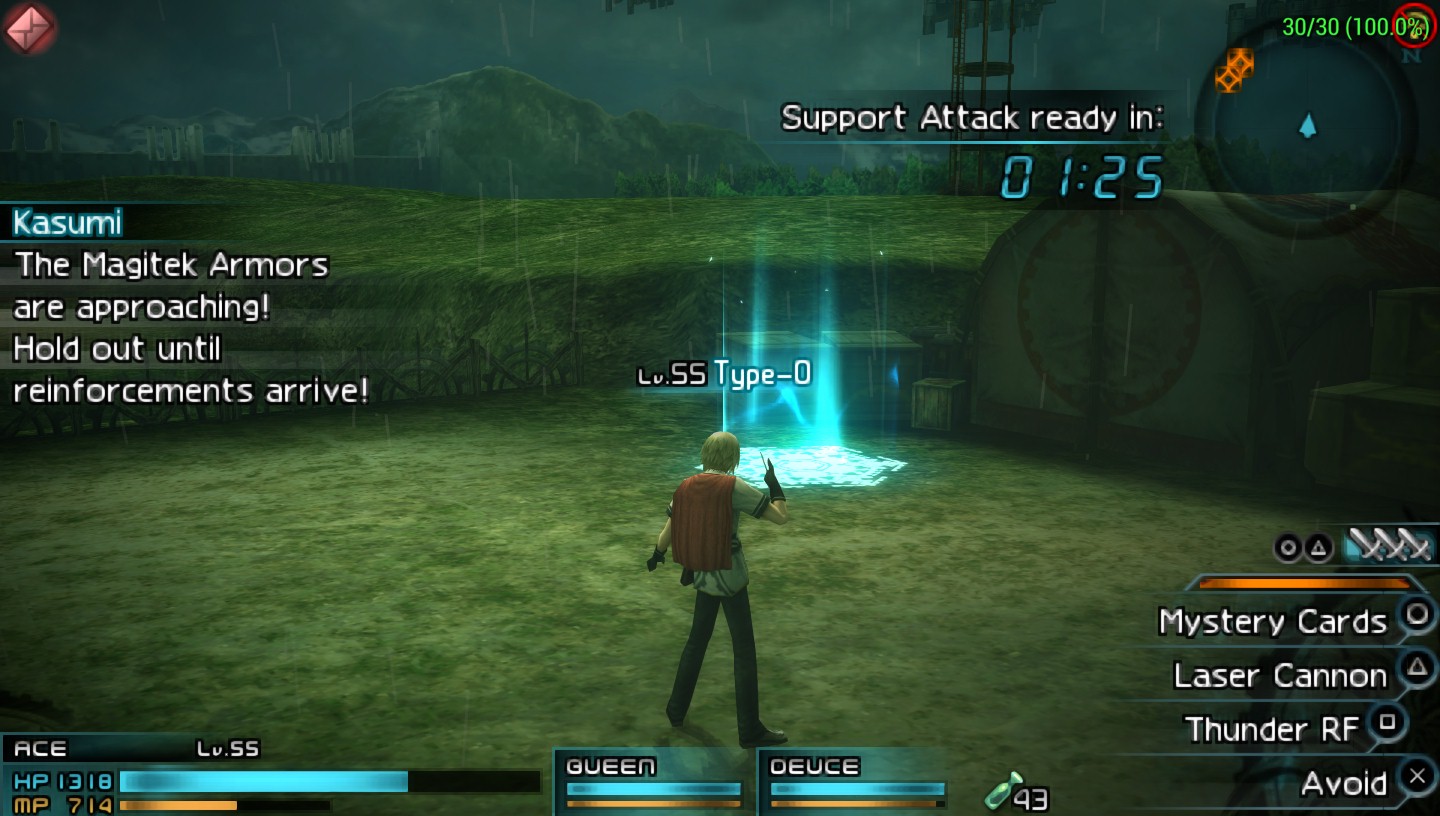This screenshot has width=1440, height=816.
Task: Open the red crystal icon
Action: [x=29, y=27]
